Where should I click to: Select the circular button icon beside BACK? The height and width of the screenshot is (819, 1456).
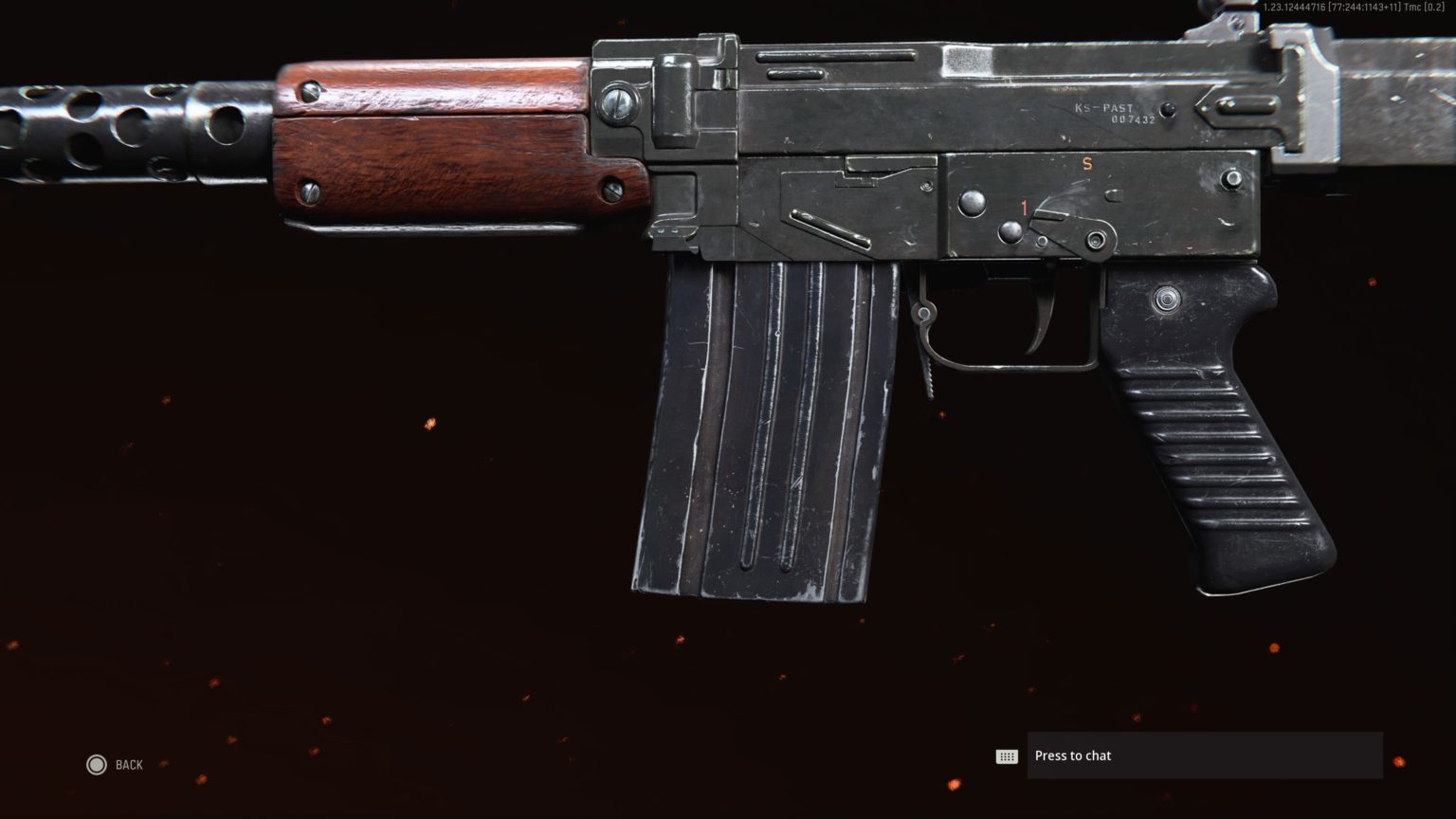point(97,765)
